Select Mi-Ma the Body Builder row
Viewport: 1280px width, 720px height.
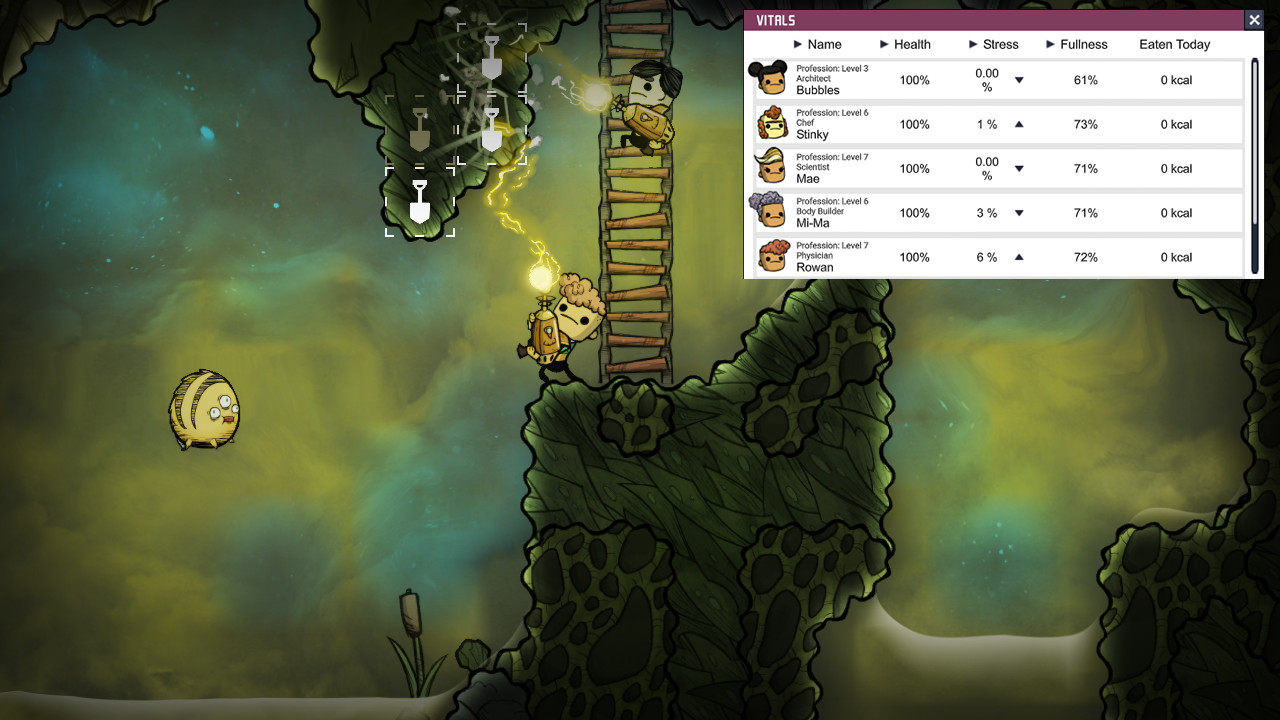(813, 222)
